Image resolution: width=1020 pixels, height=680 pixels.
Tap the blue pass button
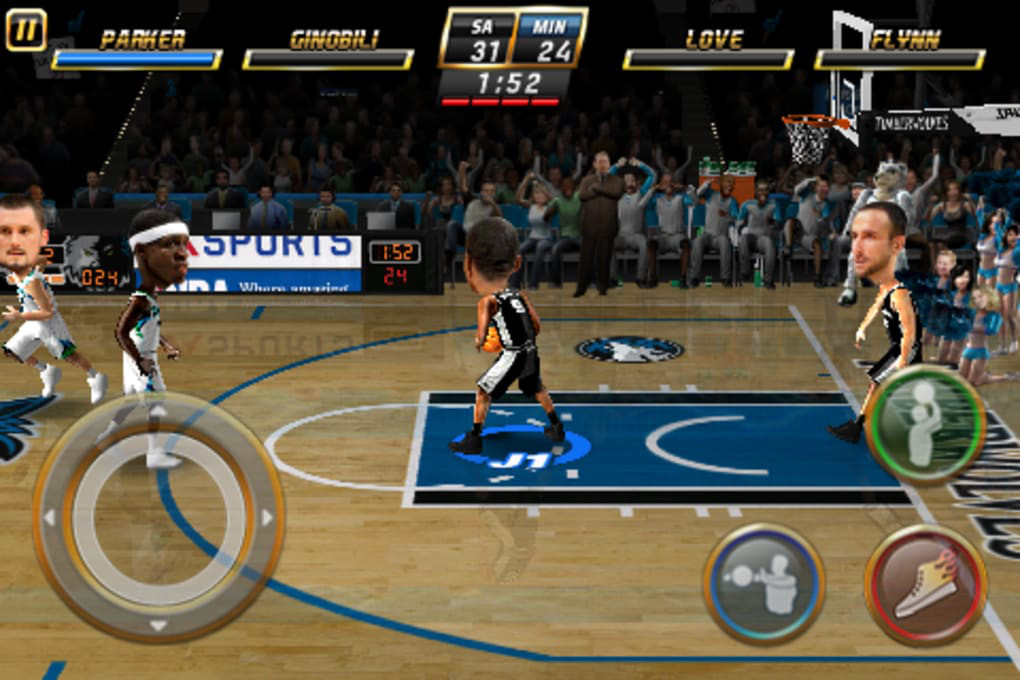(x=764, y=584)
